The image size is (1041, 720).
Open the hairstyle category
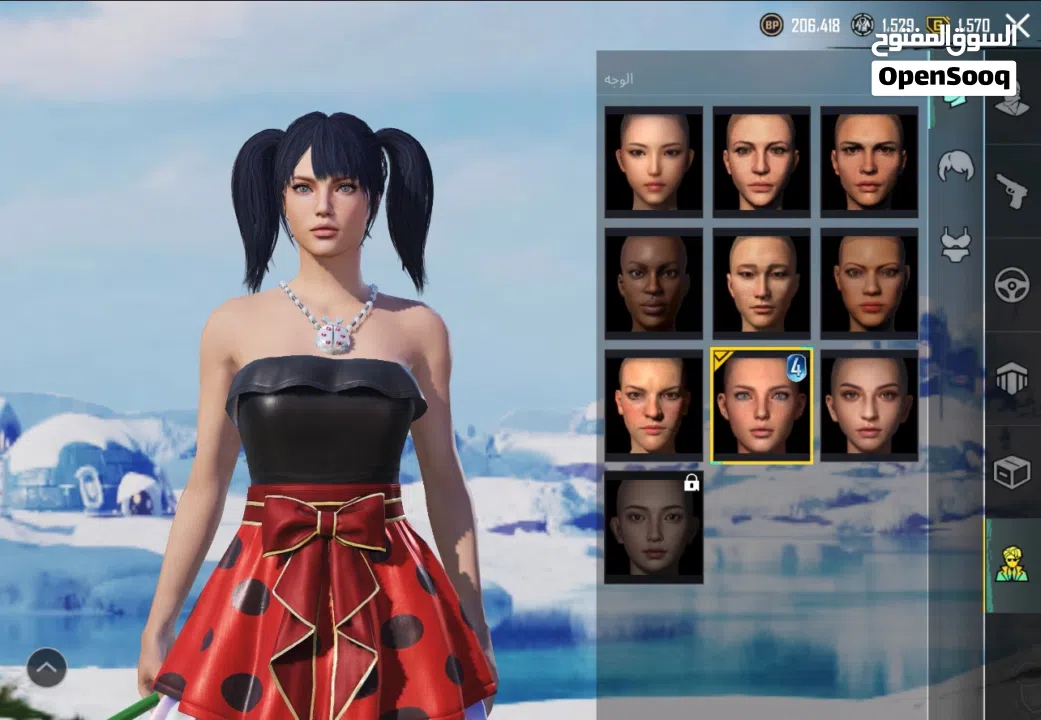pos(956,166)
